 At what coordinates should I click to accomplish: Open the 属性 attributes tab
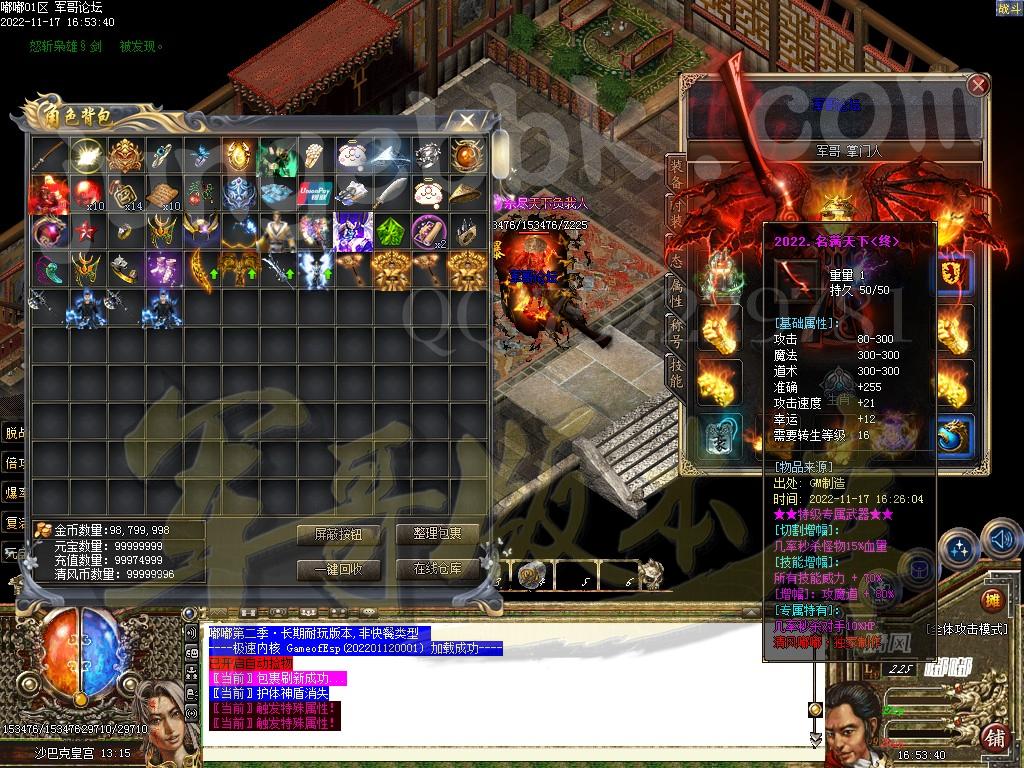[x=676, y=292]
